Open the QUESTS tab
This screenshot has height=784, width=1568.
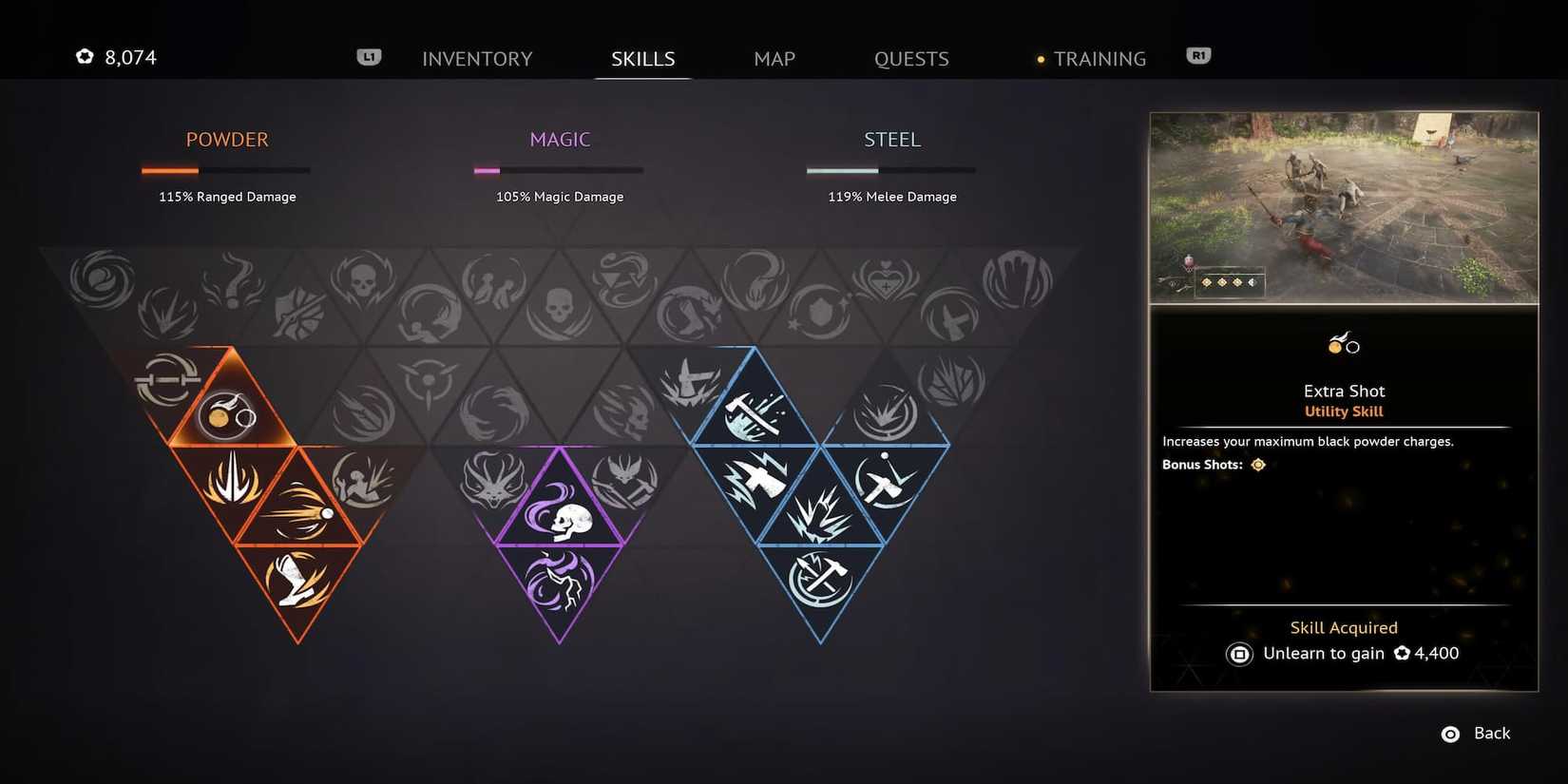[x=910, y=58]
